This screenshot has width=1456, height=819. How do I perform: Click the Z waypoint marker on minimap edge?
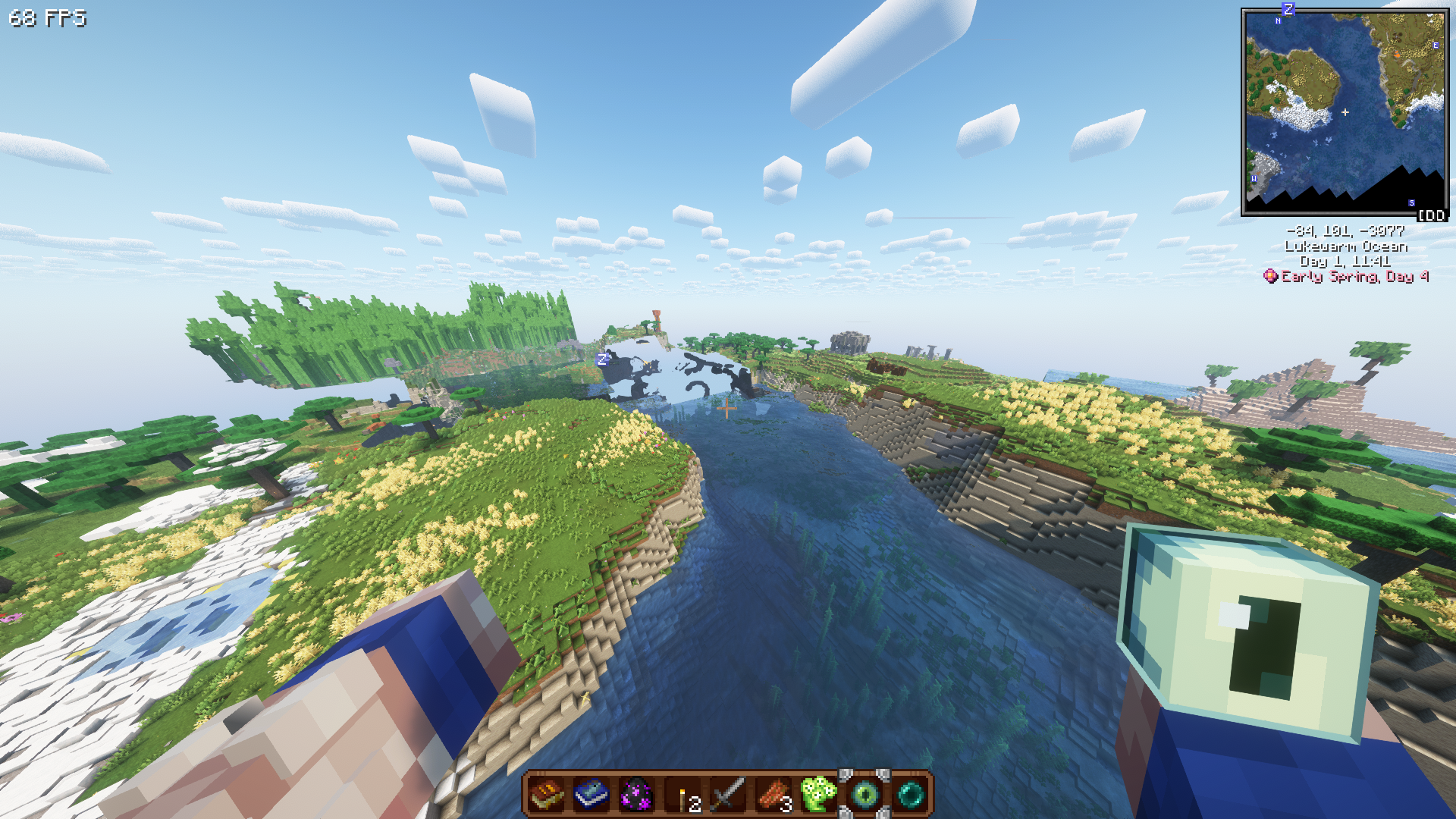[1288, 9]
